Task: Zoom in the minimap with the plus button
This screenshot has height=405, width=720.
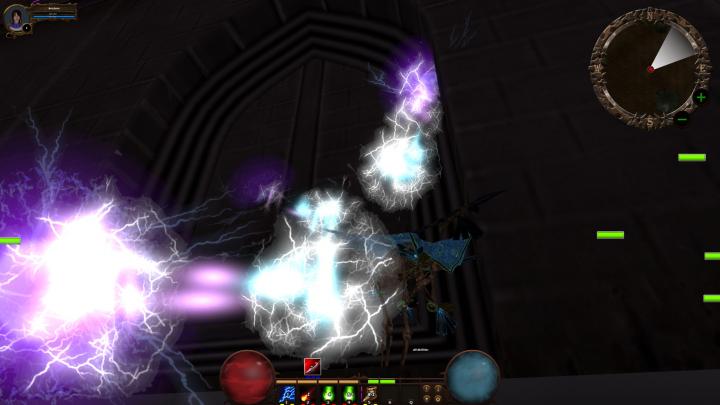Action: 701,98
